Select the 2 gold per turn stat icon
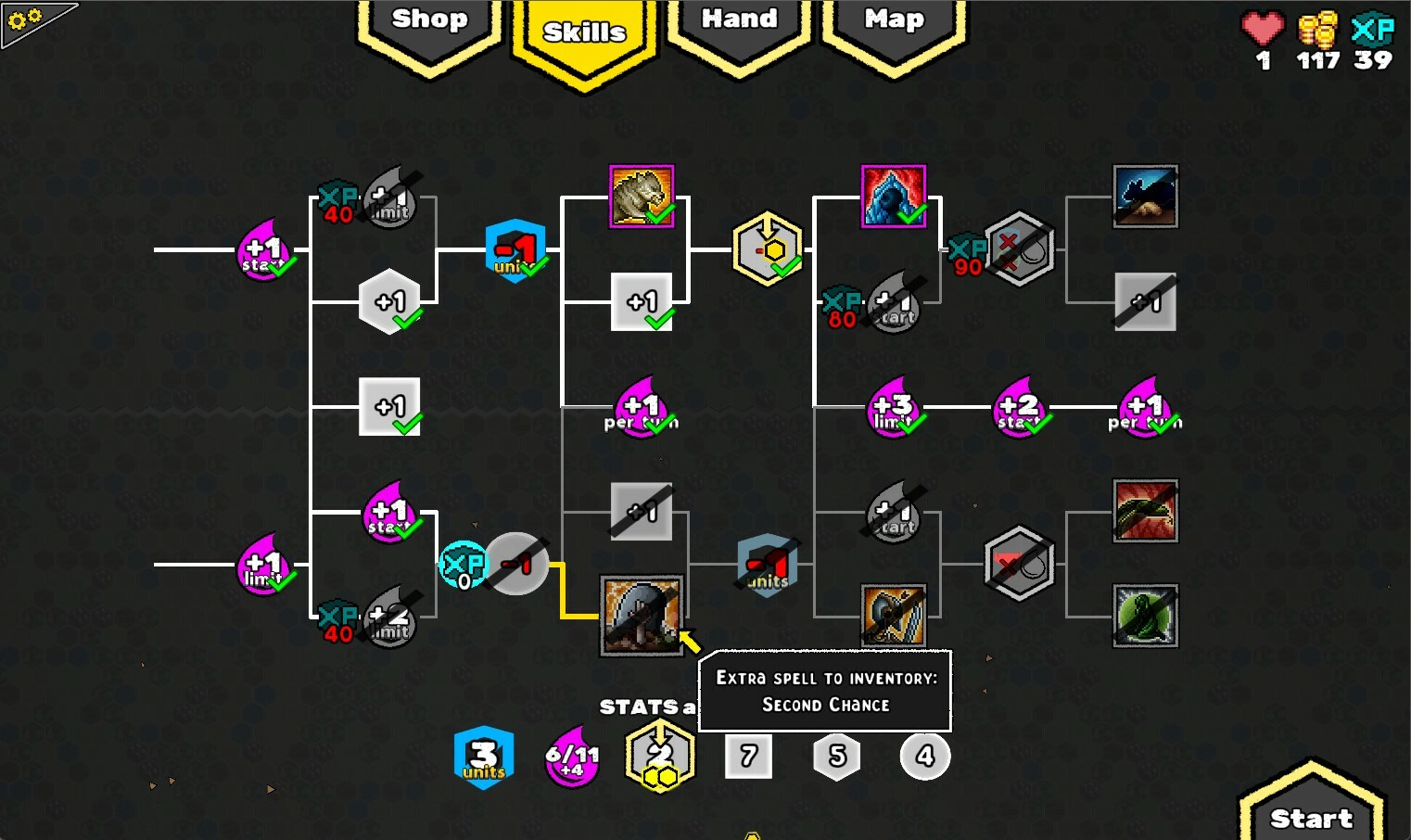The height and width of the screenshot is (840, 1411). pyautogui.click(x=658, y=756)
